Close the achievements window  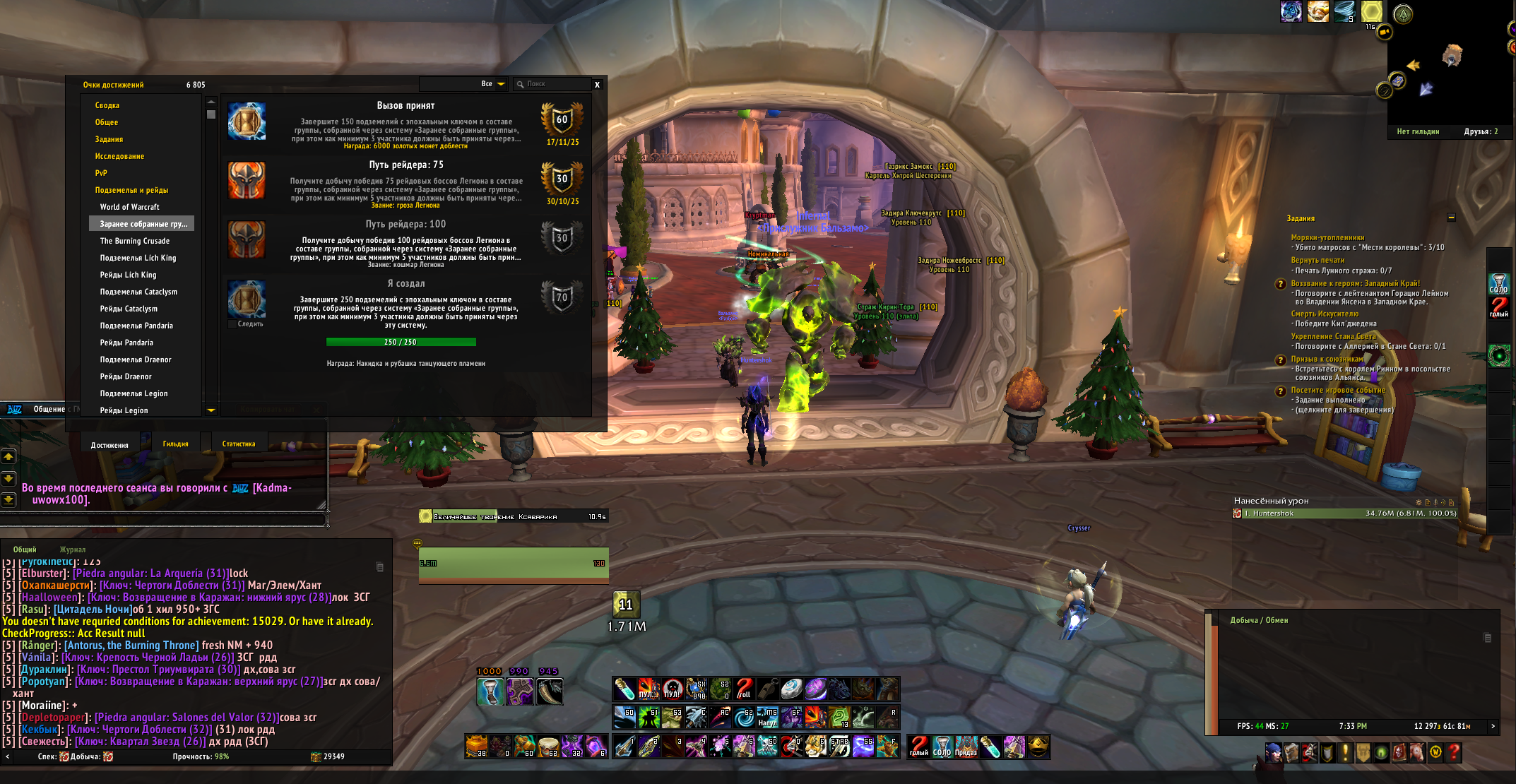tap(597, 85)
